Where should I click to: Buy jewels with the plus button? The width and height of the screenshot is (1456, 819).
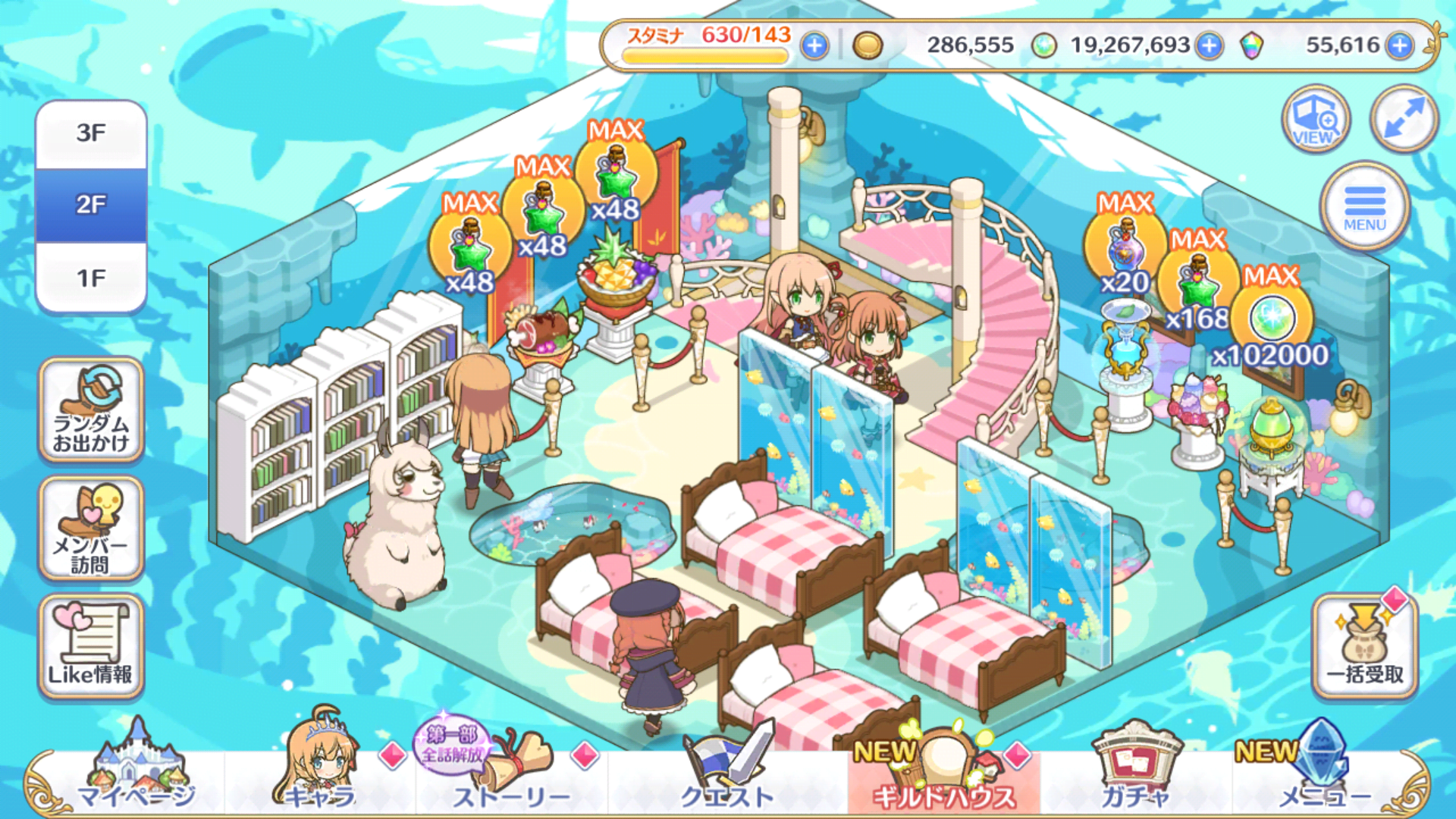coord(1399,46)
